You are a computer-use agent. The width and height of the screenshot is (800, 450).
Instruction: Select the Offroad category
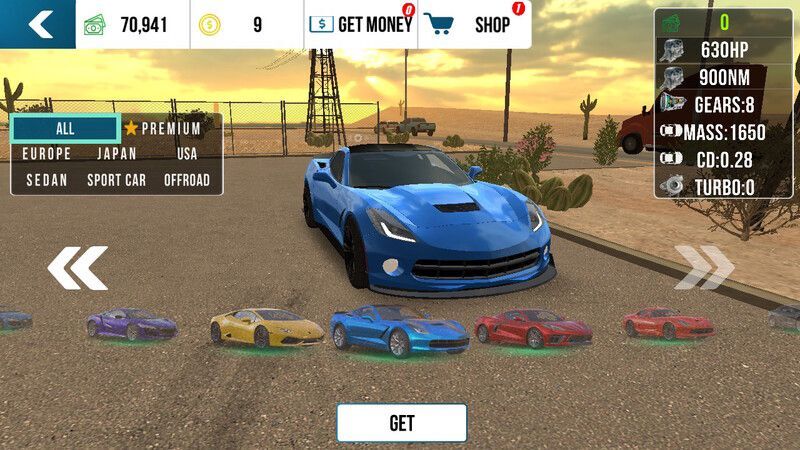click(x=187, y=180)
